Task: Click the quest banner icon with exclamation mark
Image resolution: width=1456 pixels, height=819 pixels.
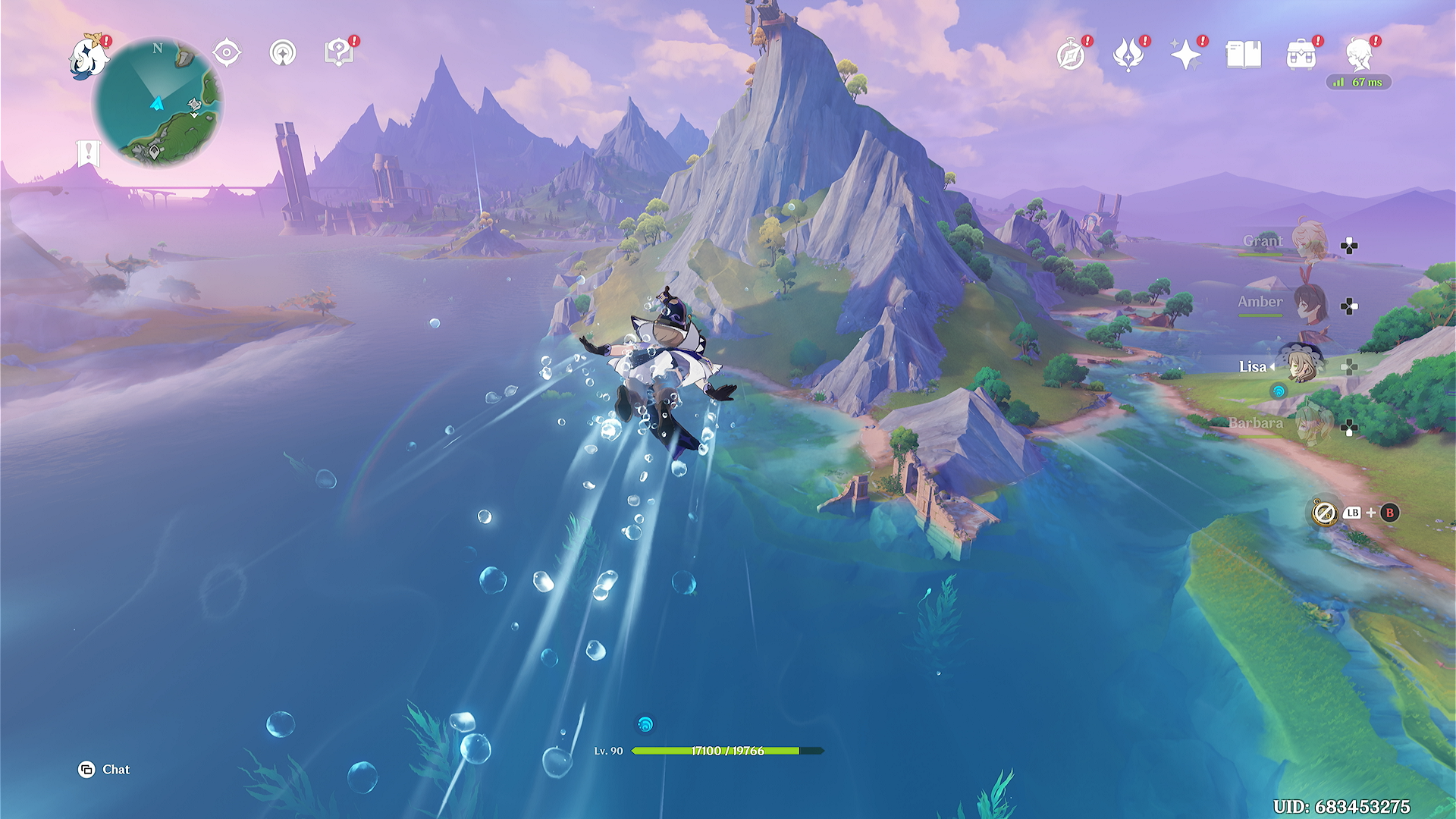Action: tap(89, 152)
